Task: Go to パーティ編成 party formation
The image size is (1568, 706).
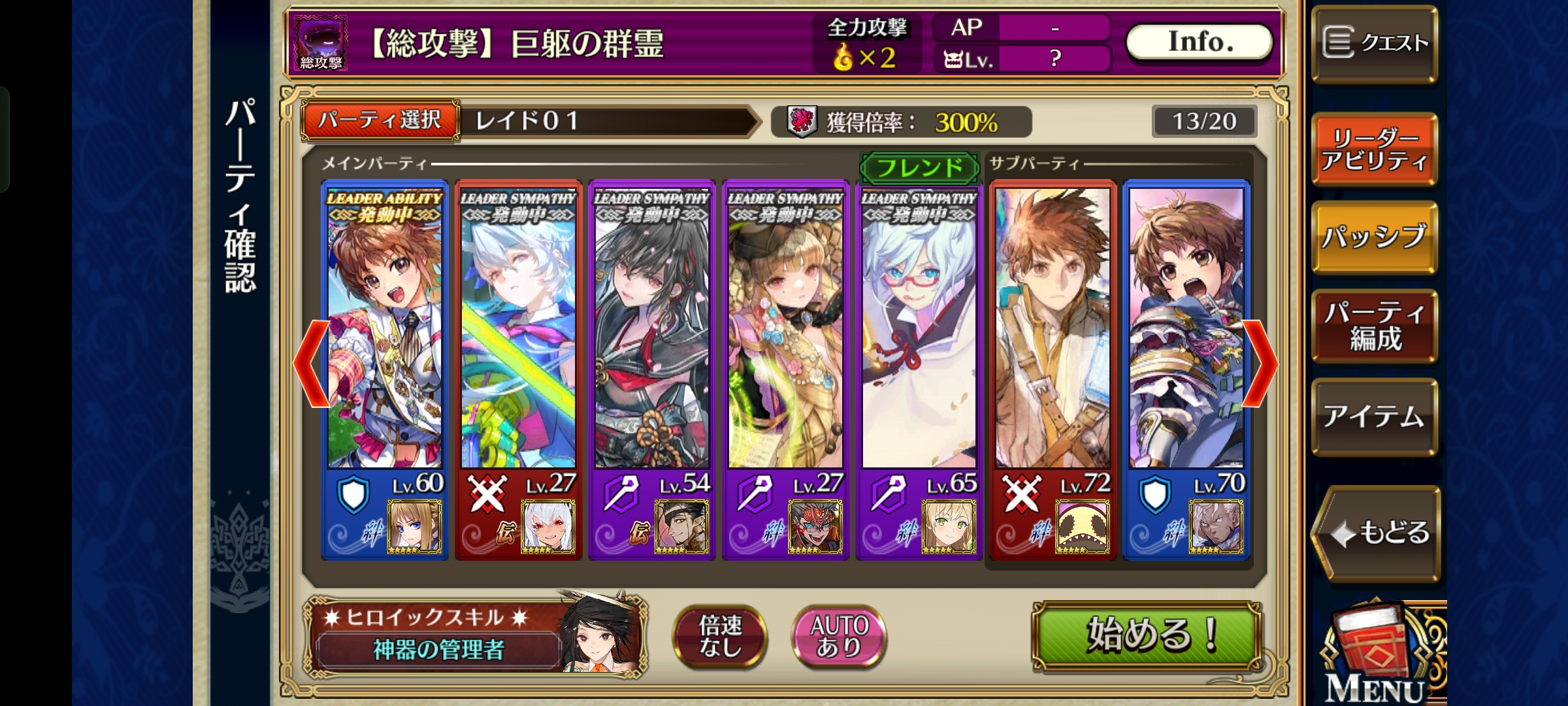Action: (1375, 326)
